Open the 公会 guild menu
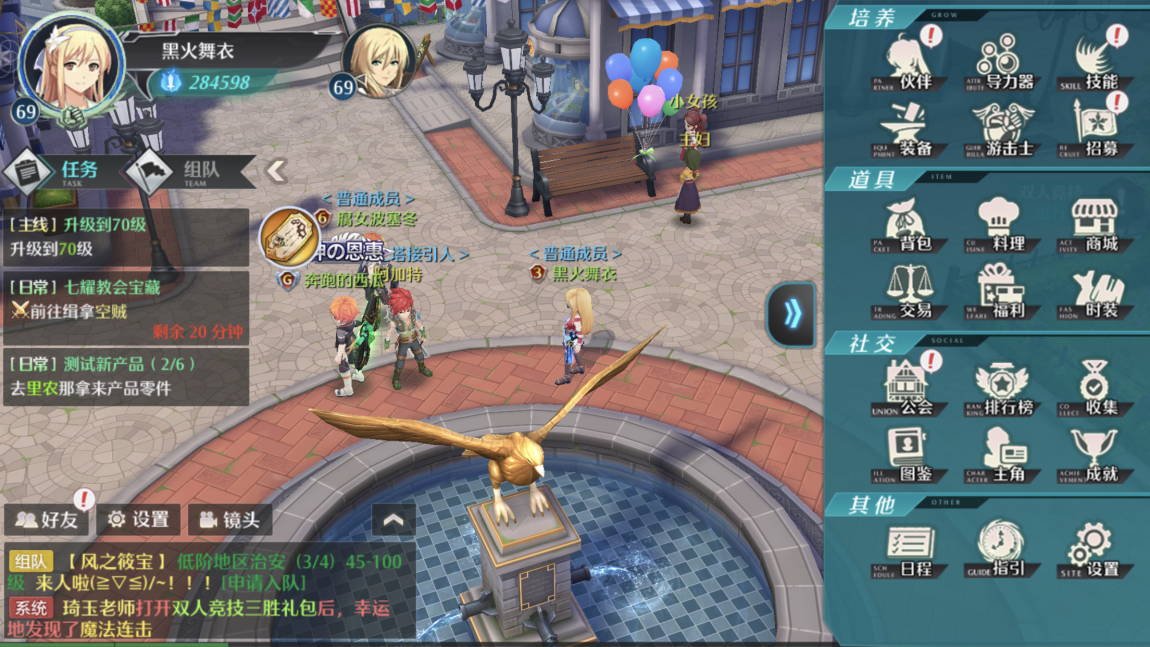 (x=909, y=388)
